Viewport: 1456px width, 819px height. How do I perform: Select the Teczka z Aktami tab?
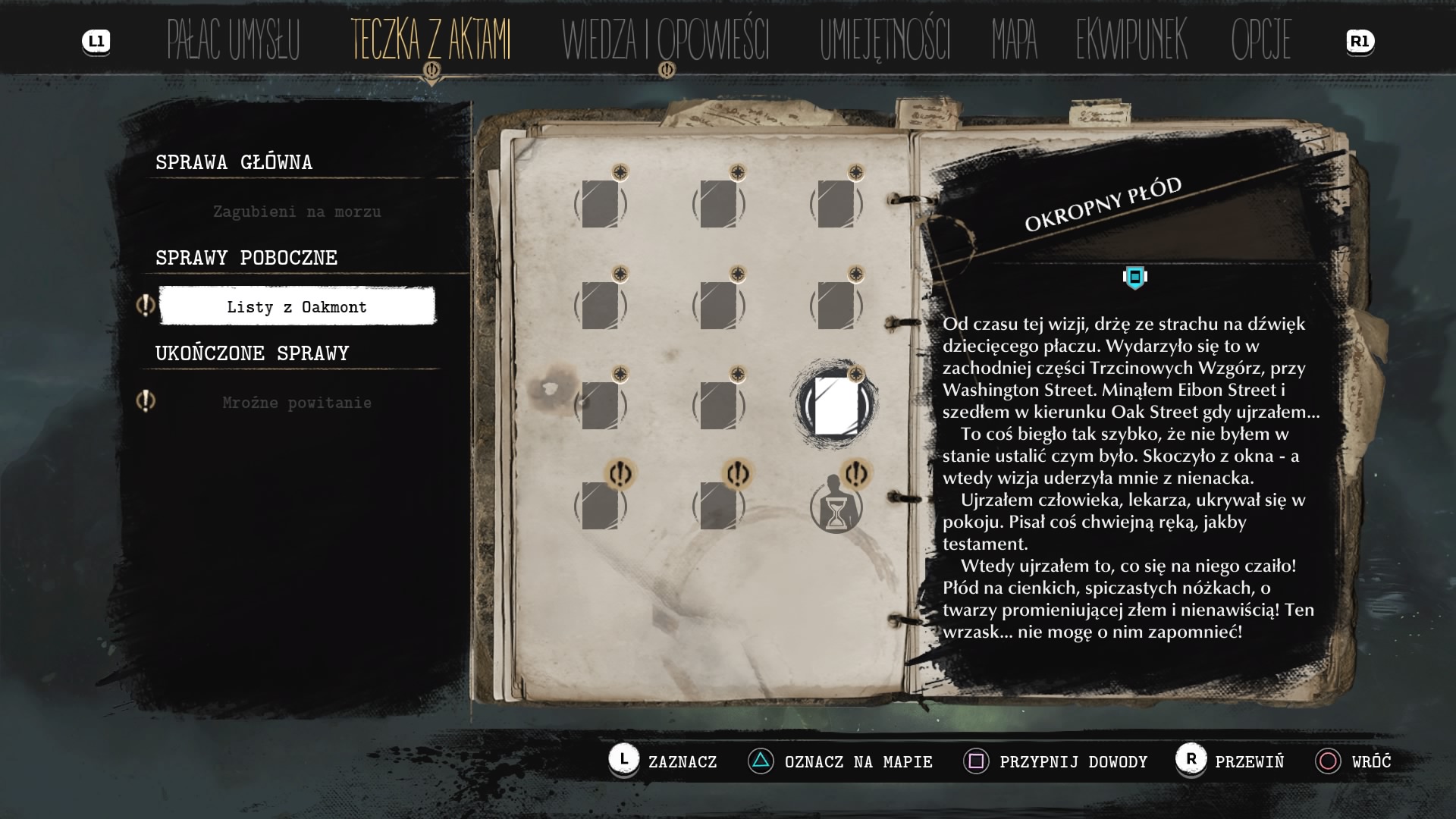(431, 41)
